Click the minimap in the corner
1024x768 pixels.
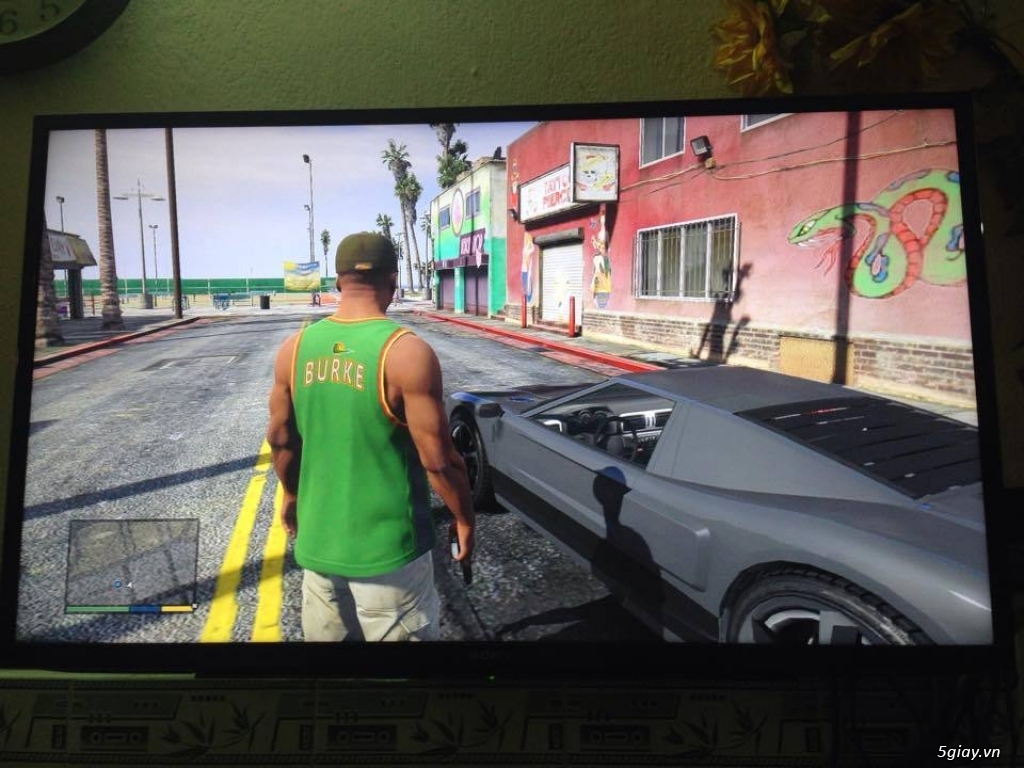click(x=131, y=562)
